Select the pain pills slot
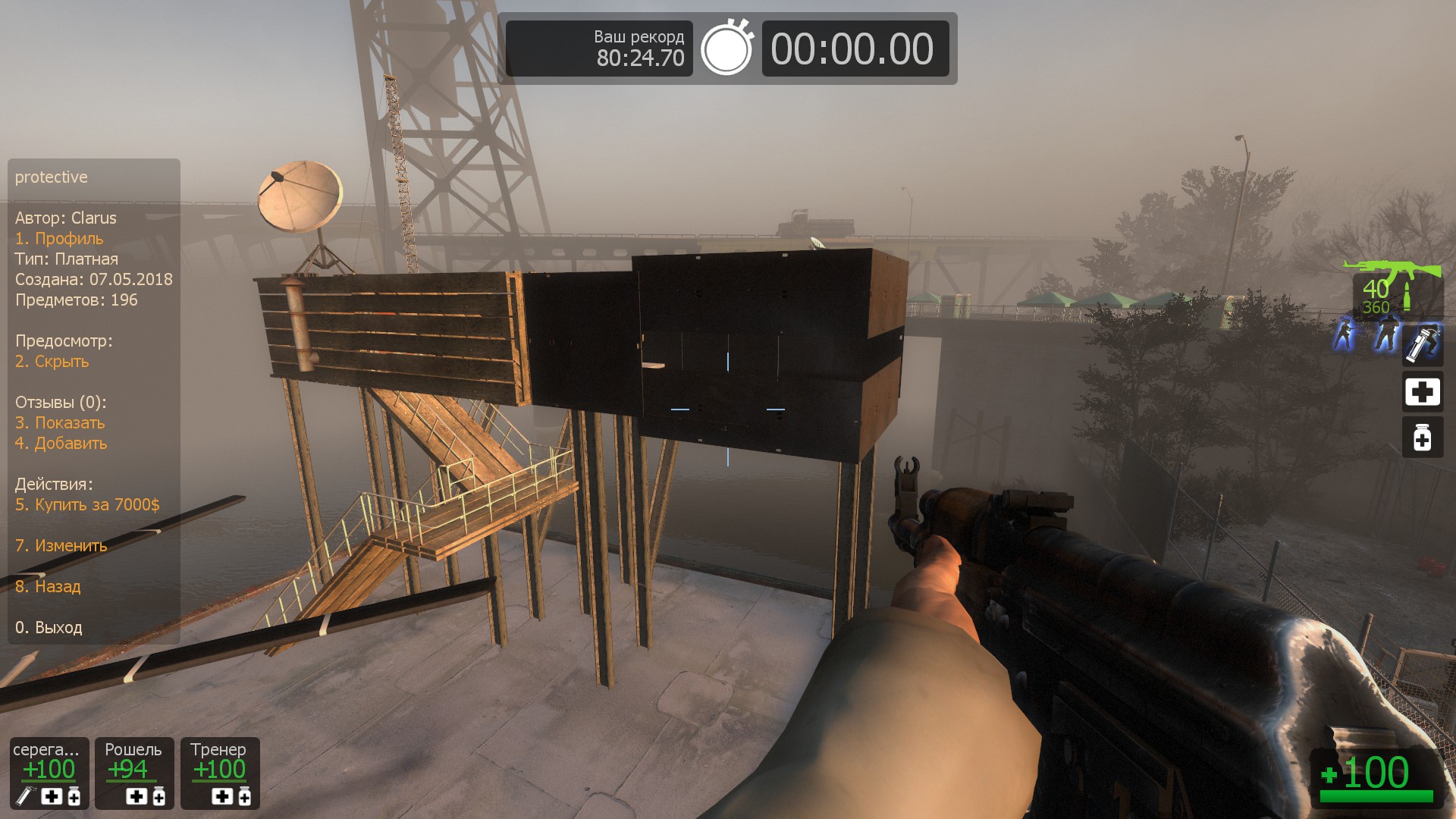 [x=1422, y=438]
